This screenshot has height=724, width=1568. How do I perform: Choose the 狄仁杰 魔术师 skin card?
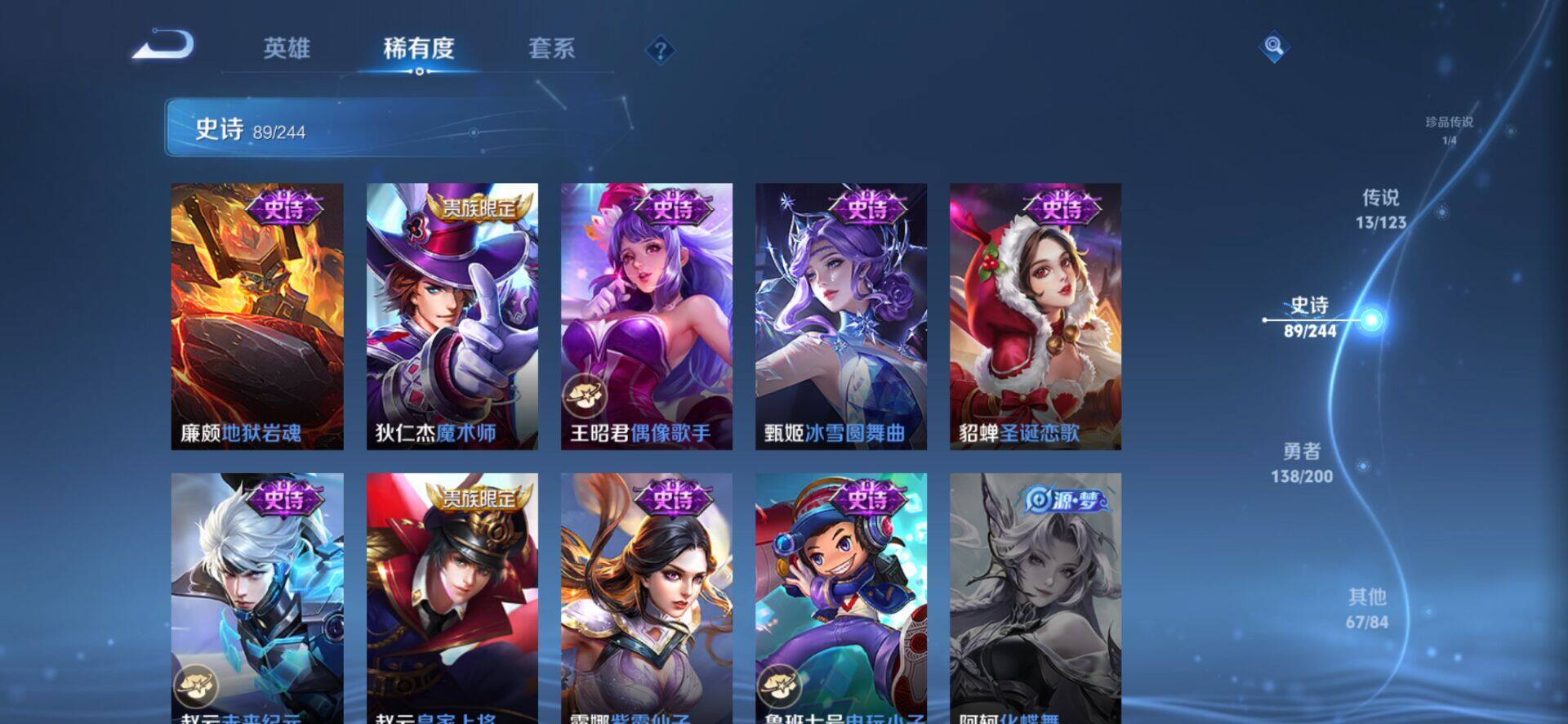(452, 316)
